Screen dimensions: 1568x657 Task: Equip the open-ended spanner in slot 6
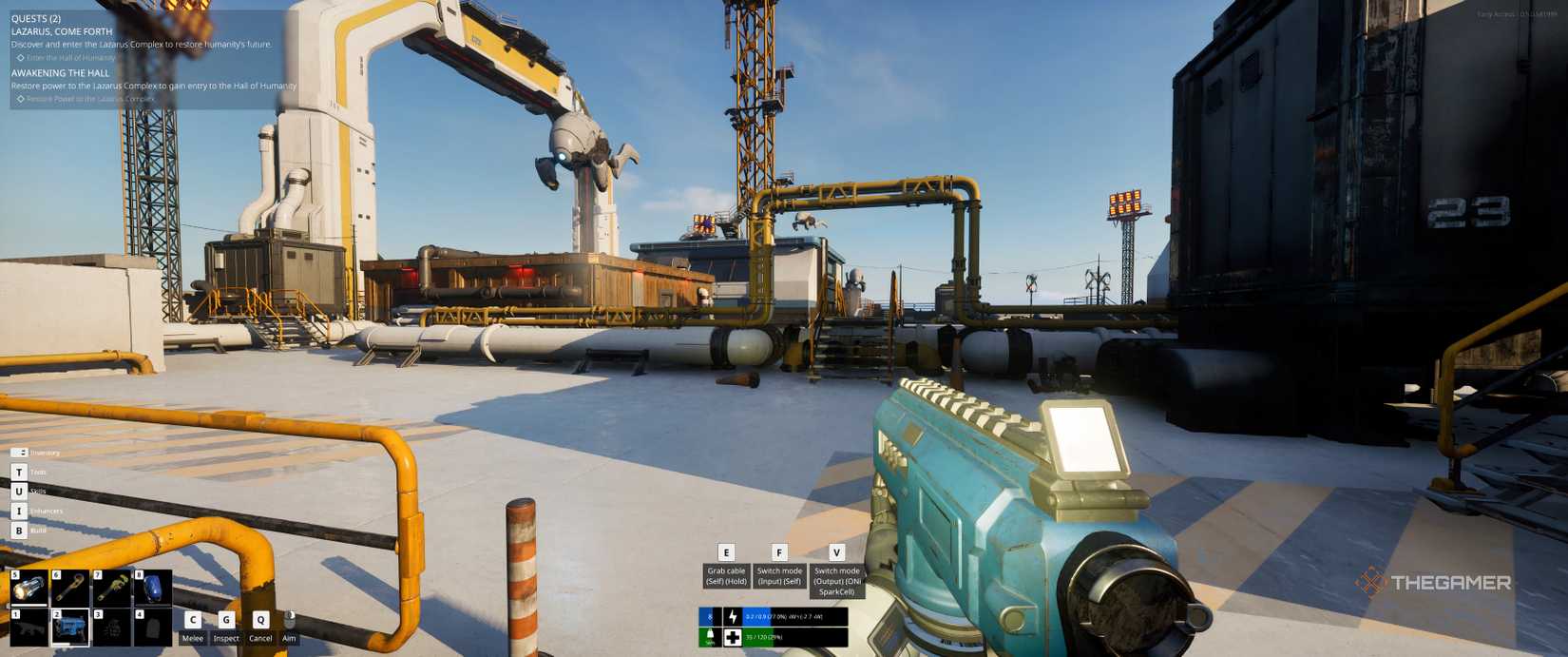tap(71, 589)
